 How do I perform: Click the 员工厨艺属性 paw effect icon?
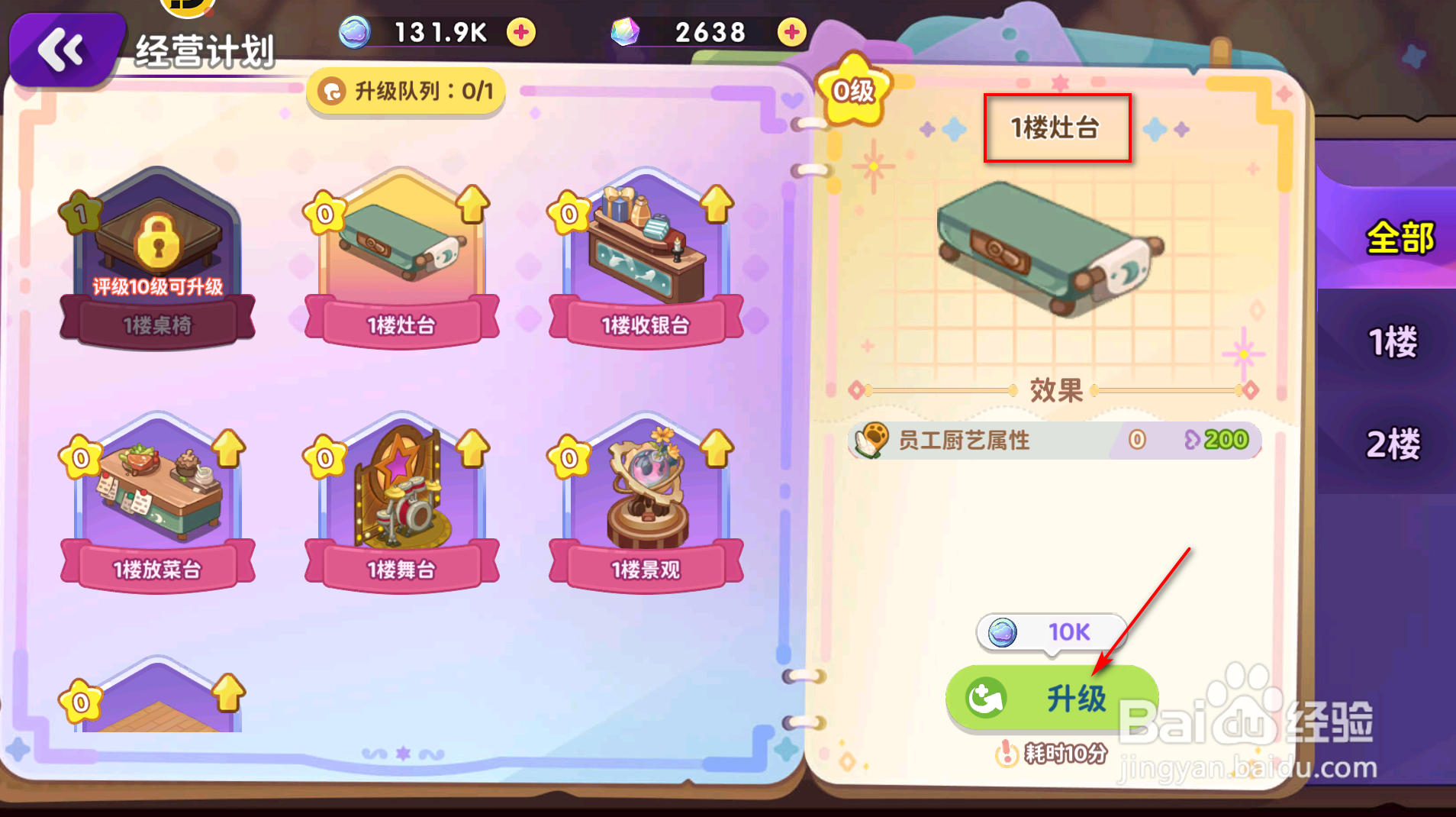pyautogui.click(x=870, y=440)
